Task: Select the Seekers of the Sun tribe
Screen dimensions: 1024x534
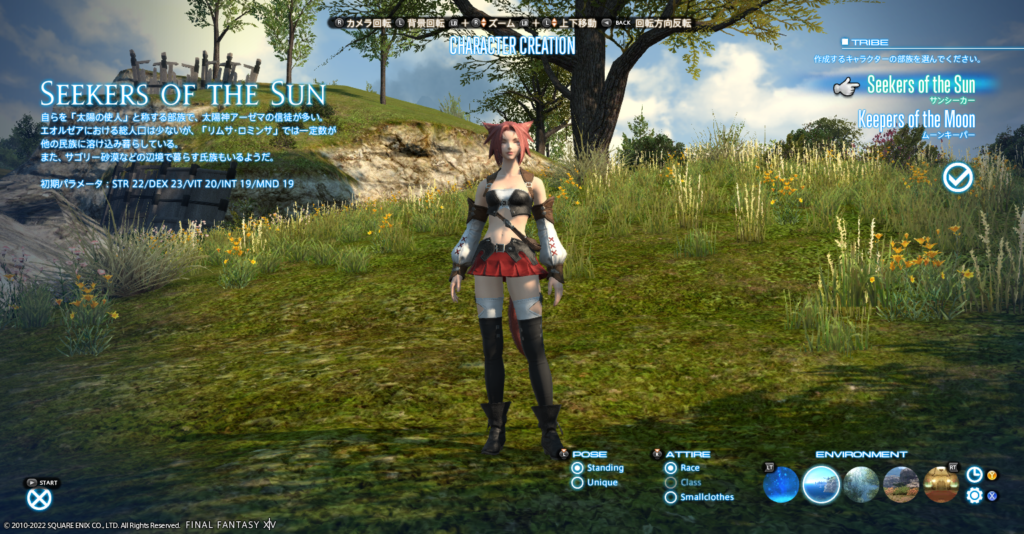Action: [920, 85]
